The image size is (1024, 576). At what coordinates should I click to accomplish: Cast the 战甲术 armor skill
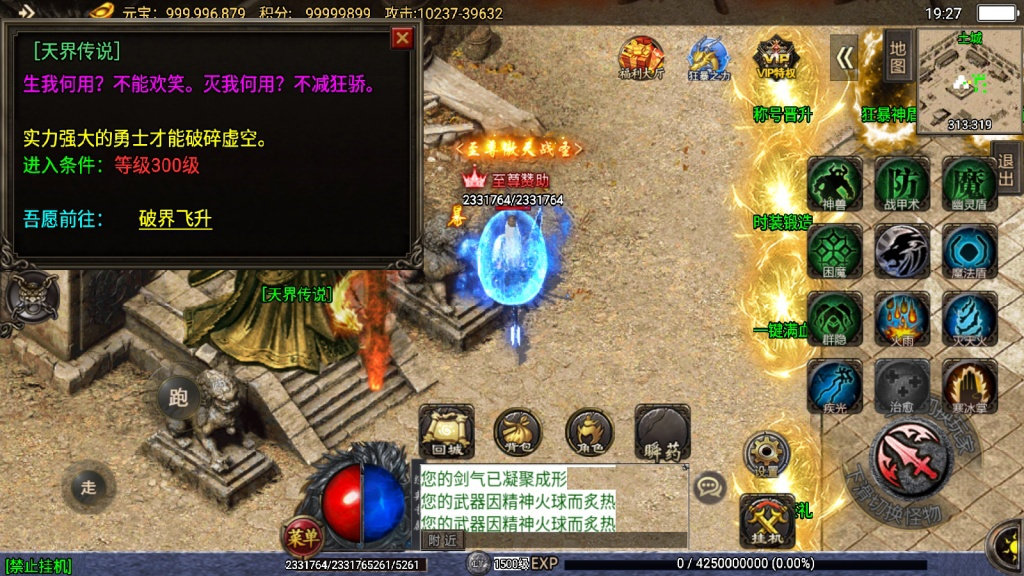coord(901,184)
